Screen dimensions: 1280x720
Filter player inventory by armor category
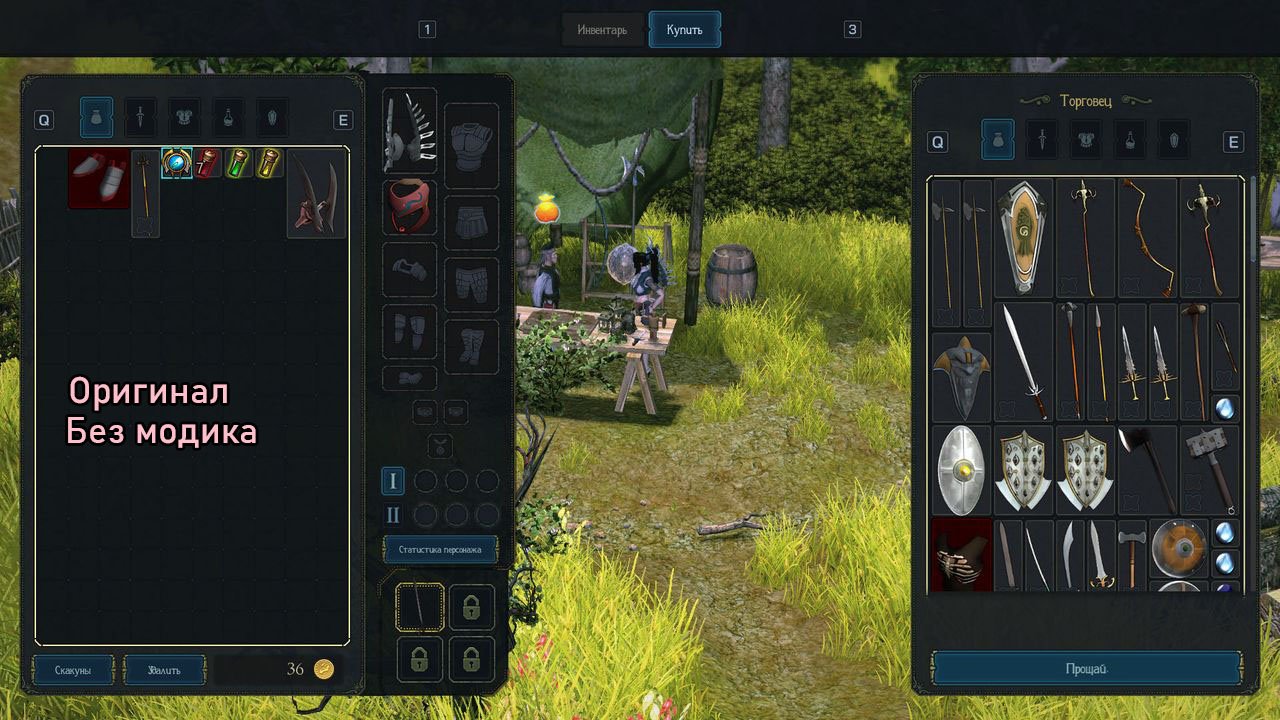(184, 118)
